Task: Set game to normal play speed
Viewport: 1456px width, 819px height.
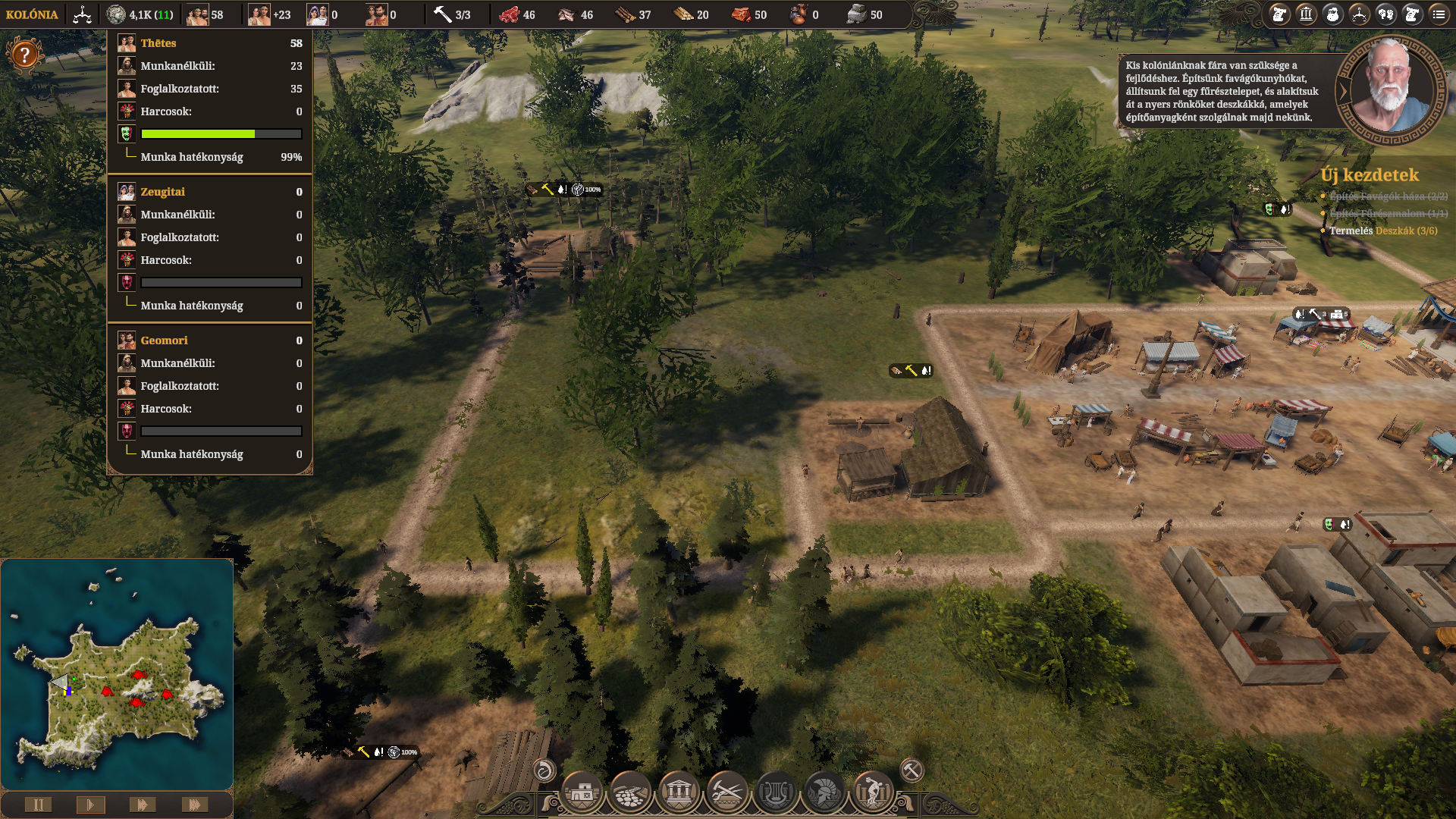Action: (x=90, y=805)
